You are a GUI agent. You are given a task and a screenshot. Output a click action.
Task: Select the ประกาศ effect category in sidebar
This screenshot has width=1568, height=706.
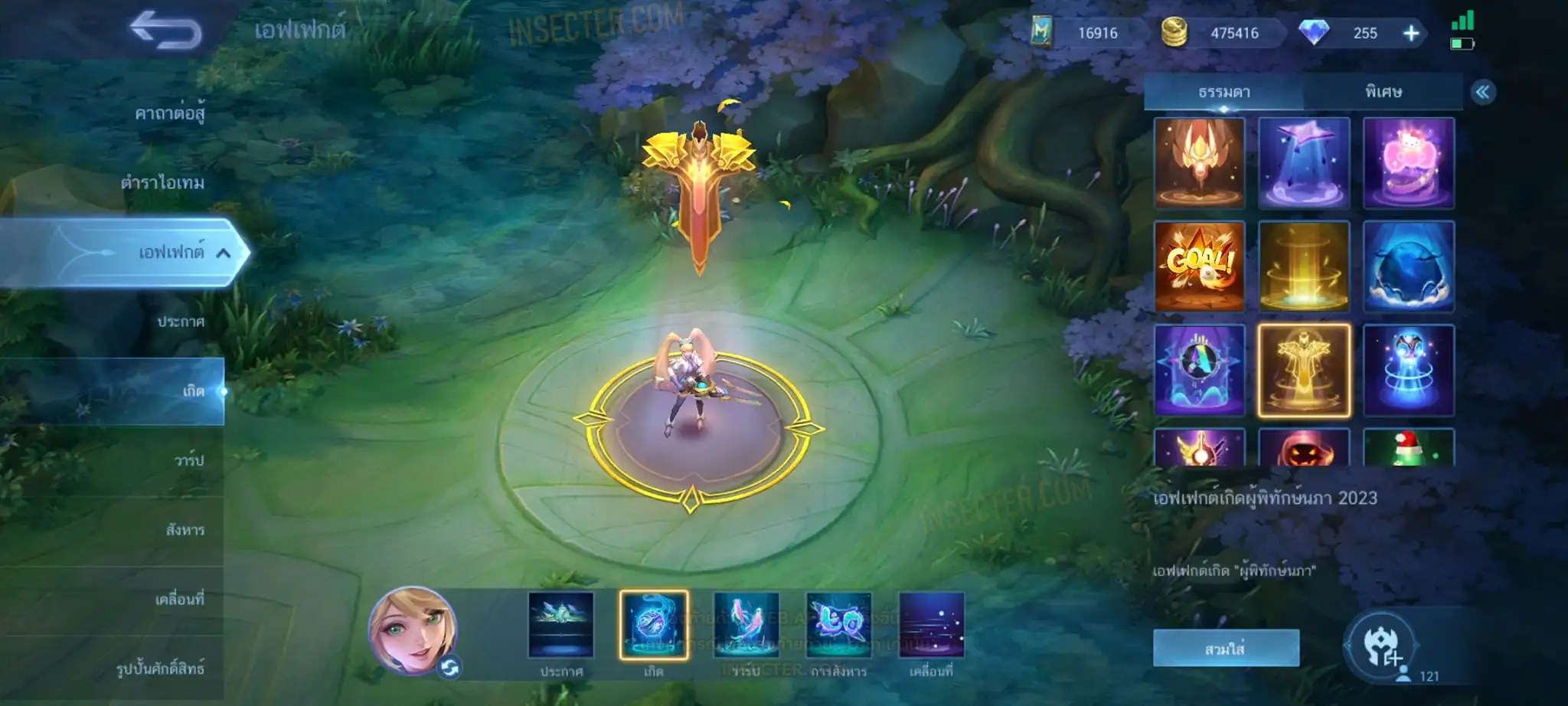click(x=181, y=322)
